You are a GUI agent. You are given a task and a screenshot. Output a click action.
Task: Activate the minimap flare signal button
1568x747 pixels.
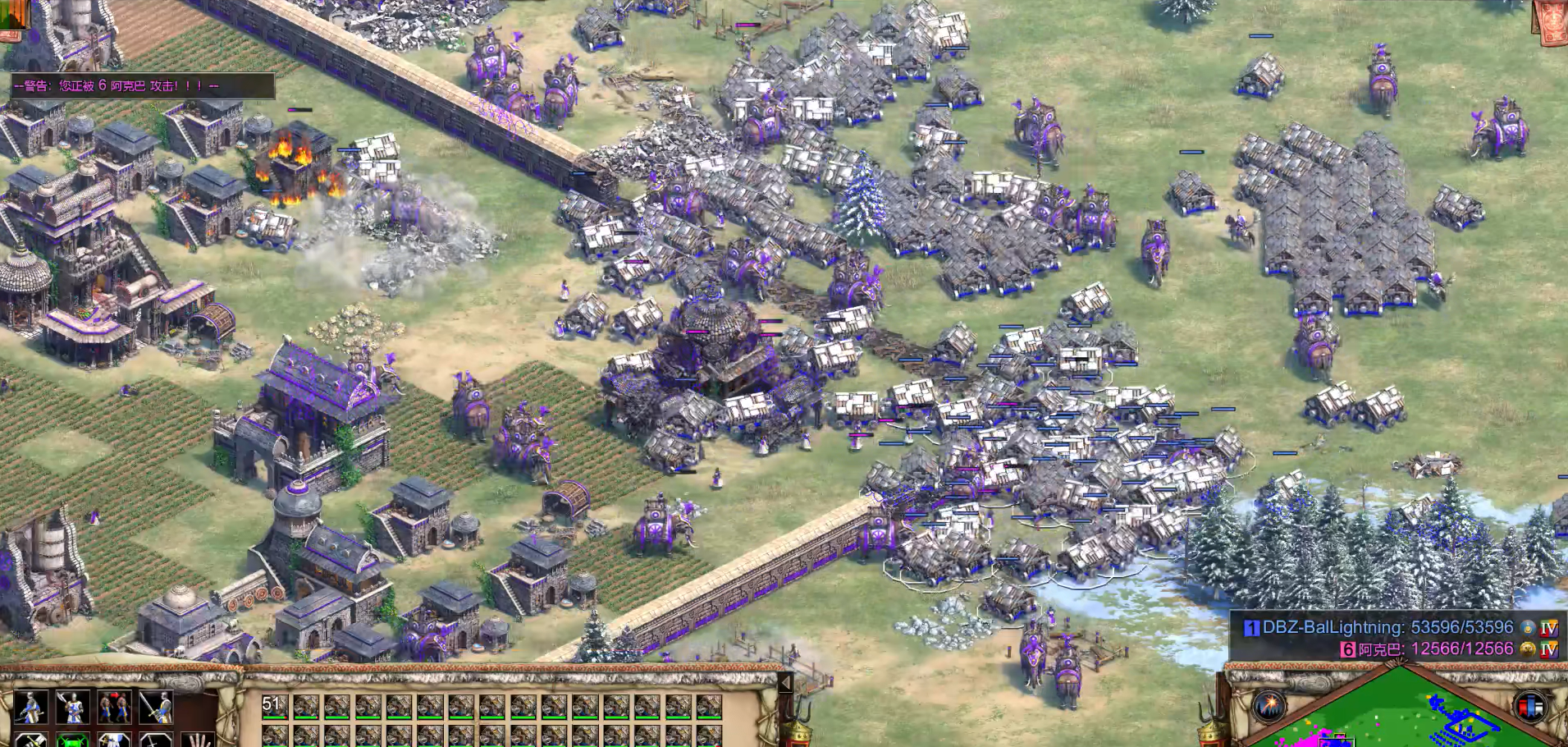(x=1269, y=706)
